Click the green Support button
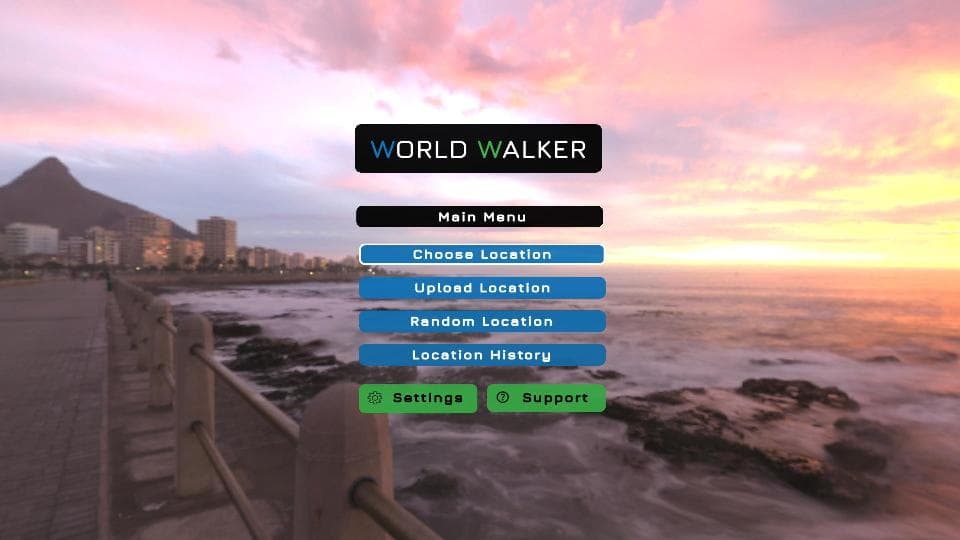The height and width of the screenshot is (540, 960). coord(546,398)
